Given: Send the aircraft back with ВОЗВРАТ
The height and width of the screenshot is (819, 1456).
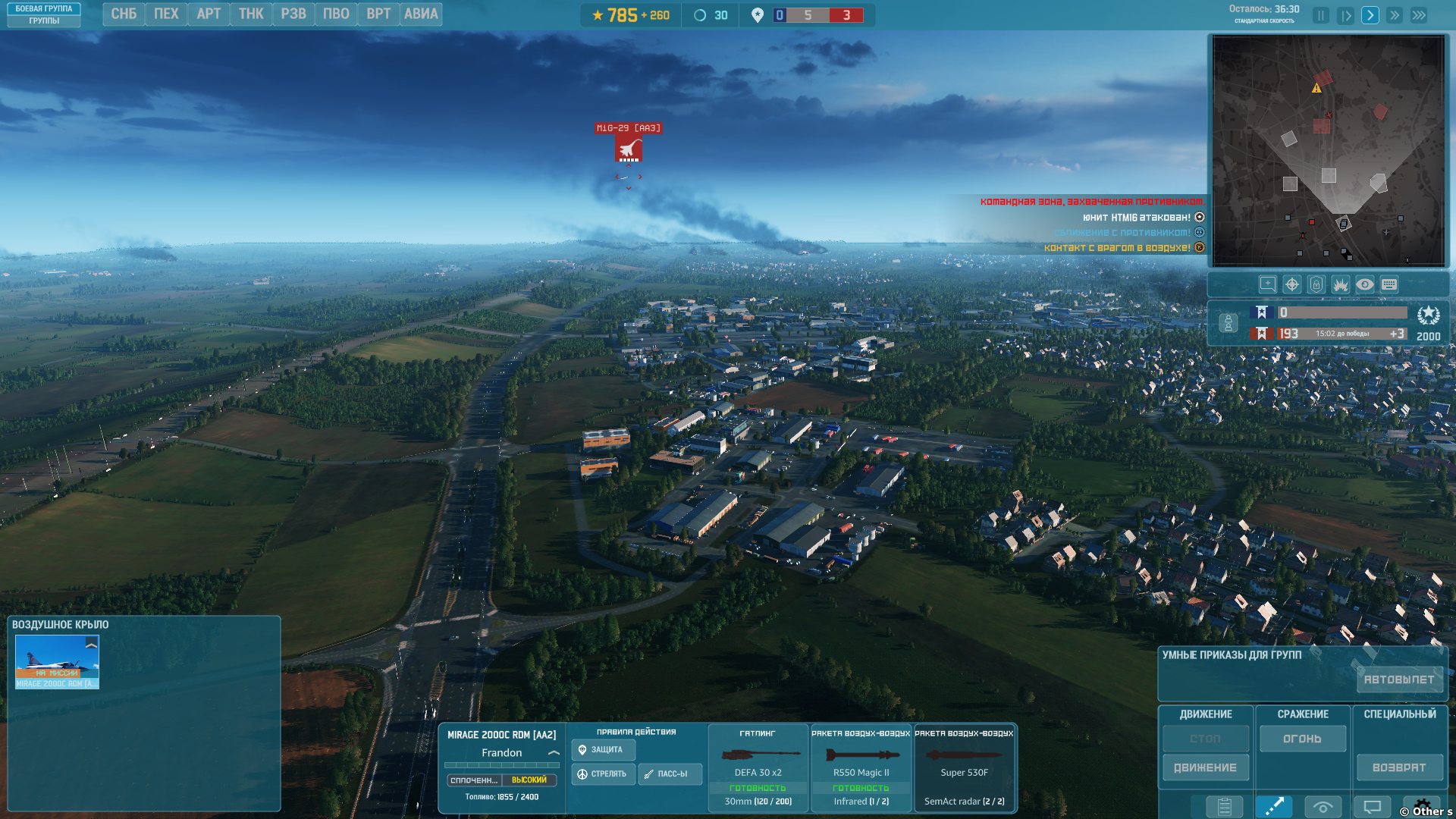Looking at the screenshot, I should [x=1399, y=767].
